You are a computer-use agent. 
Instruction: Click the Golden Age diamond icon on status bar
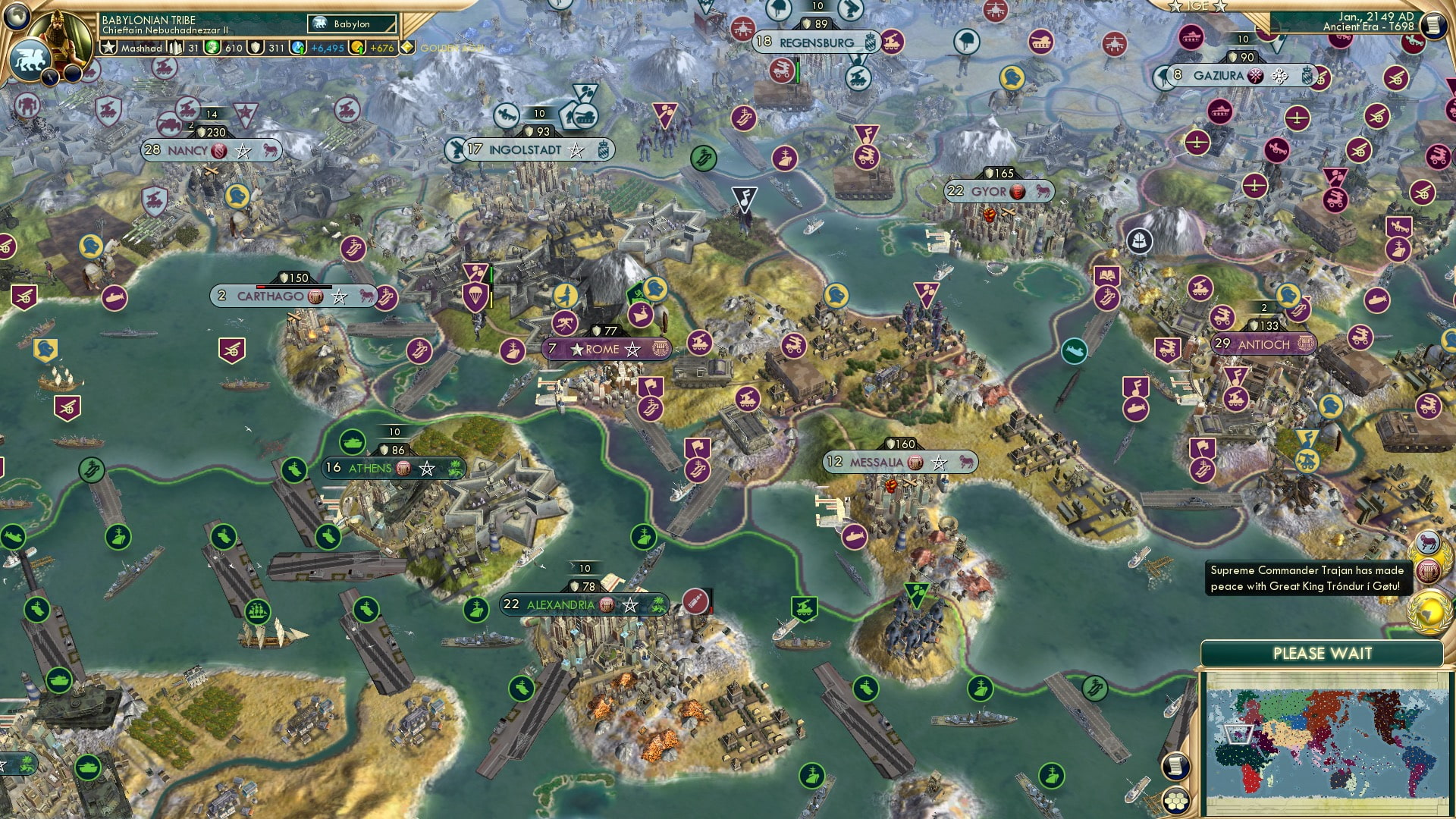[x=408, y=48]
